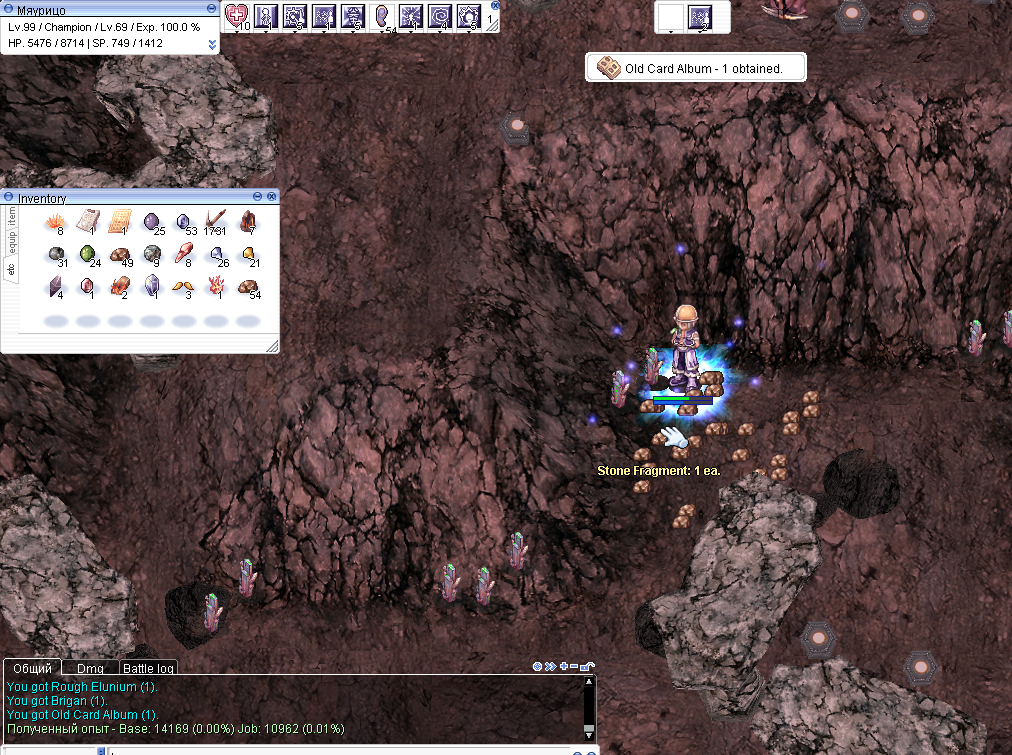This screenshot has width=1012, height=755.
Task: Select the etc tab in Inventory
Action: click(11, 267)
